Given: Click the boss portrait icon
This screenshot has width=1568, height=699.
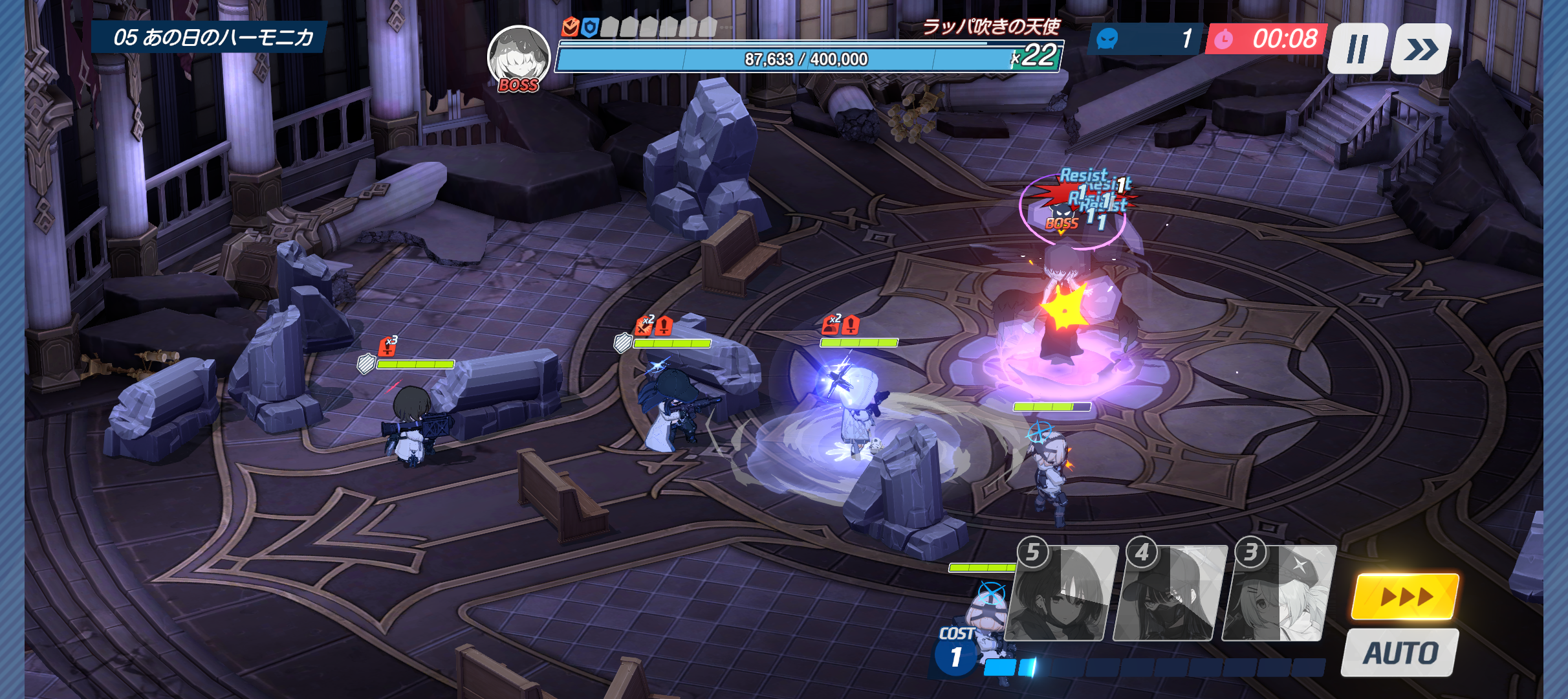Looking at the screenshot, I should [518, 58].
